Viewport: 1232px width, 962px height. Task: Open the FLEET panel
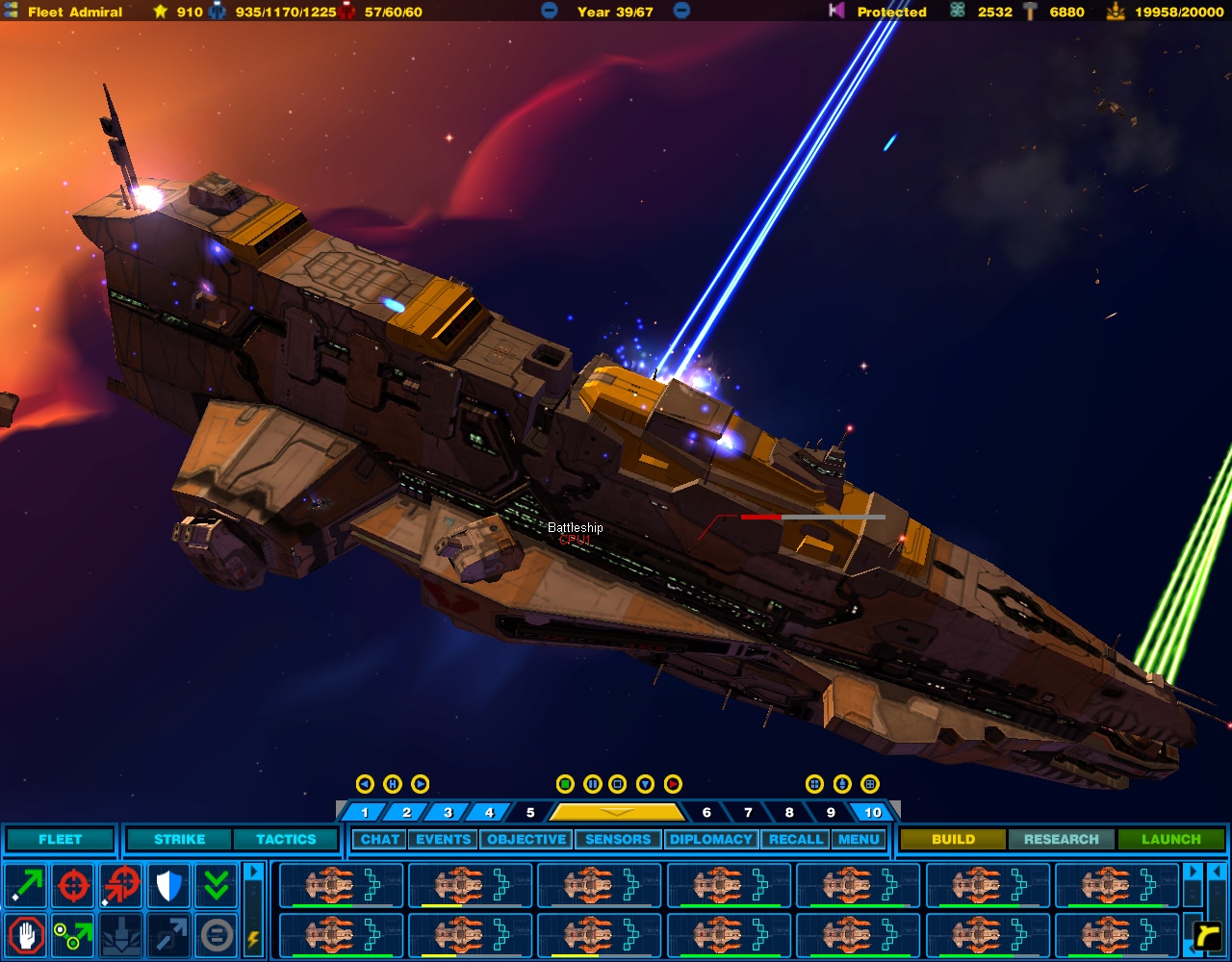click(x=60, y=840)
